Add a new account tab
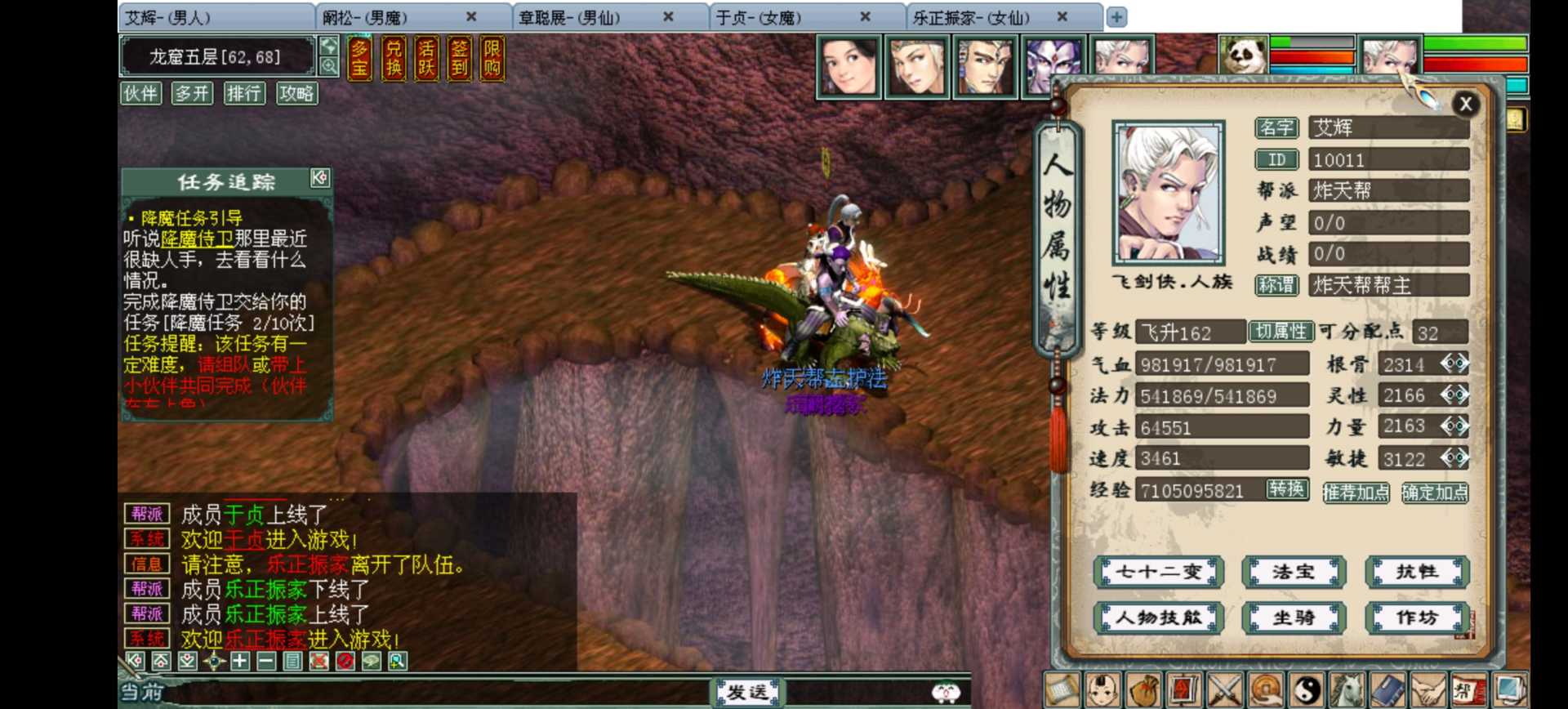The image size is (1568, 709). [x=1116, y=16]
